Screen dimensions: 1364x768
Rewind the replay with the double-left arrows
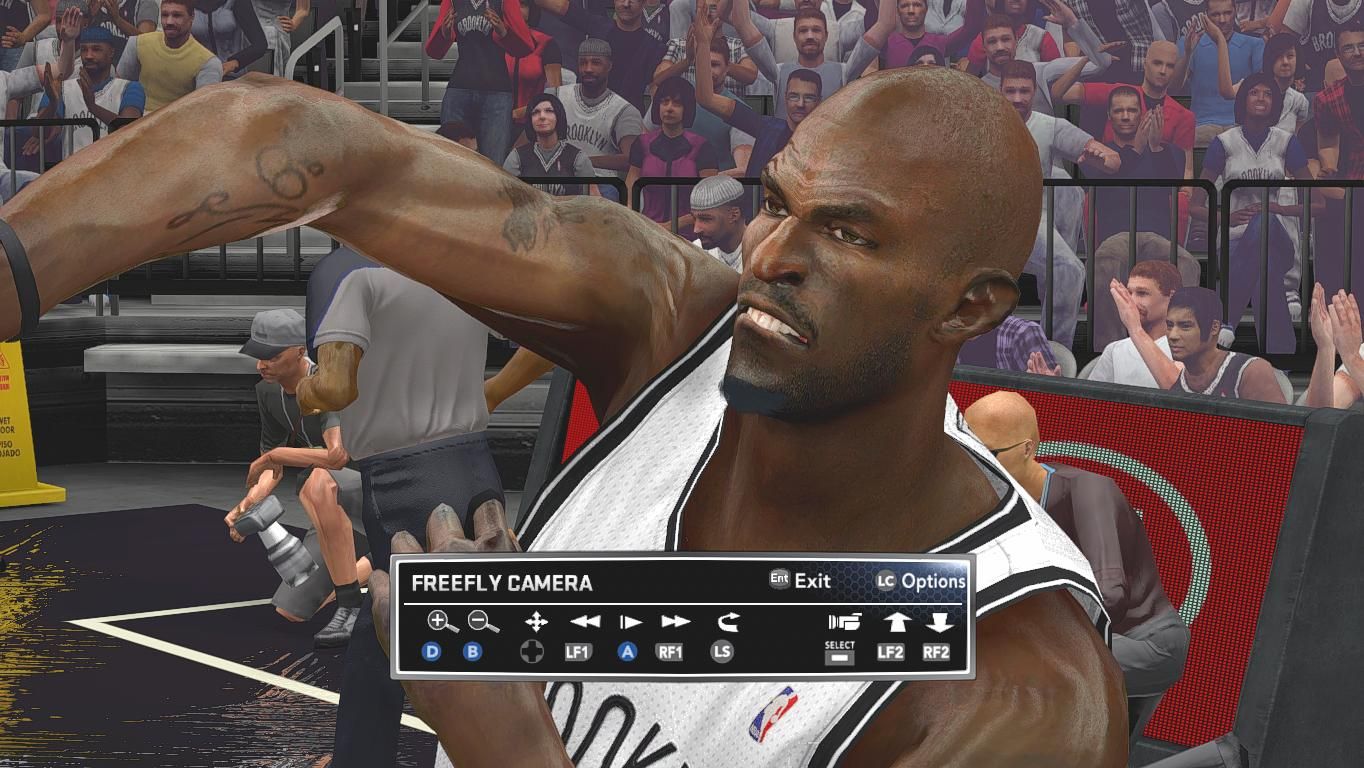[584, 622]
